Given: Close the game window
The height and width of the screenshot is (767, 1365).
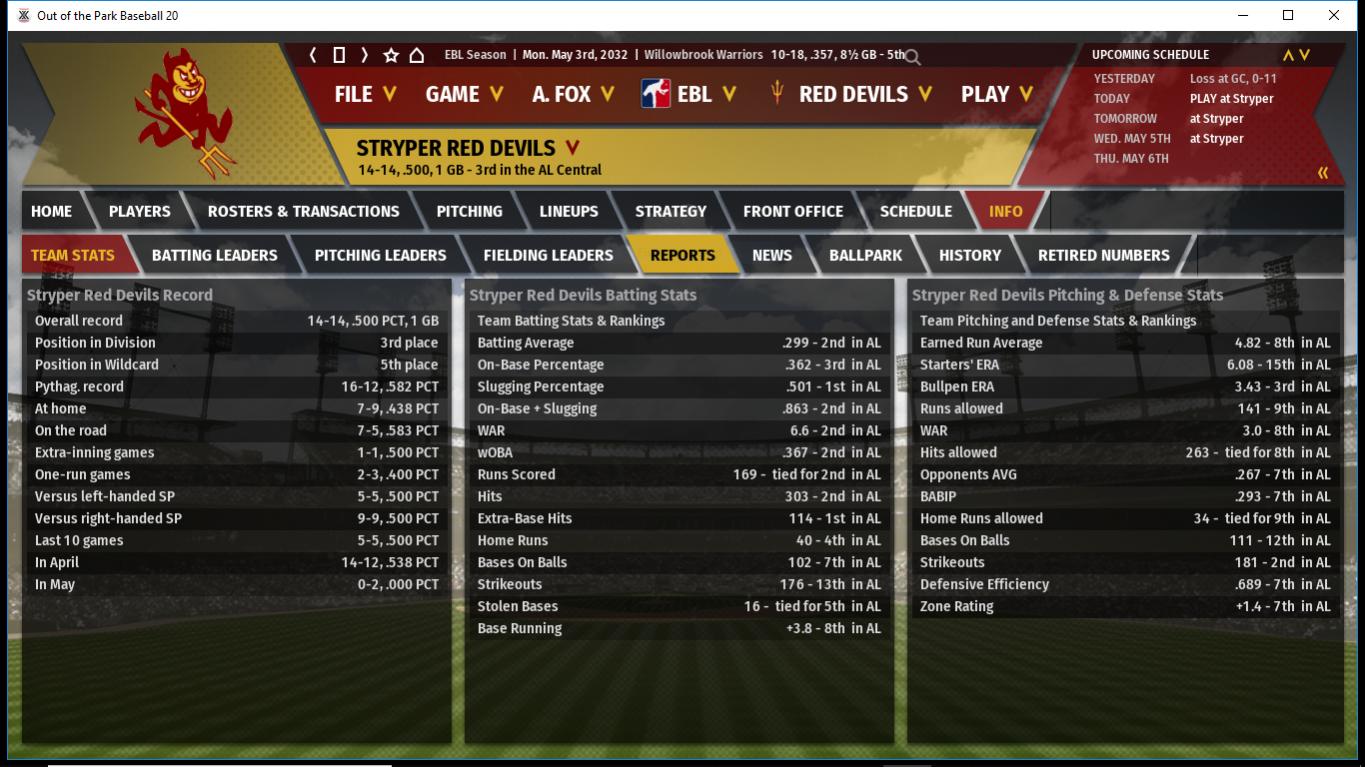Looking at the screenshot, I should [1333, 15].
